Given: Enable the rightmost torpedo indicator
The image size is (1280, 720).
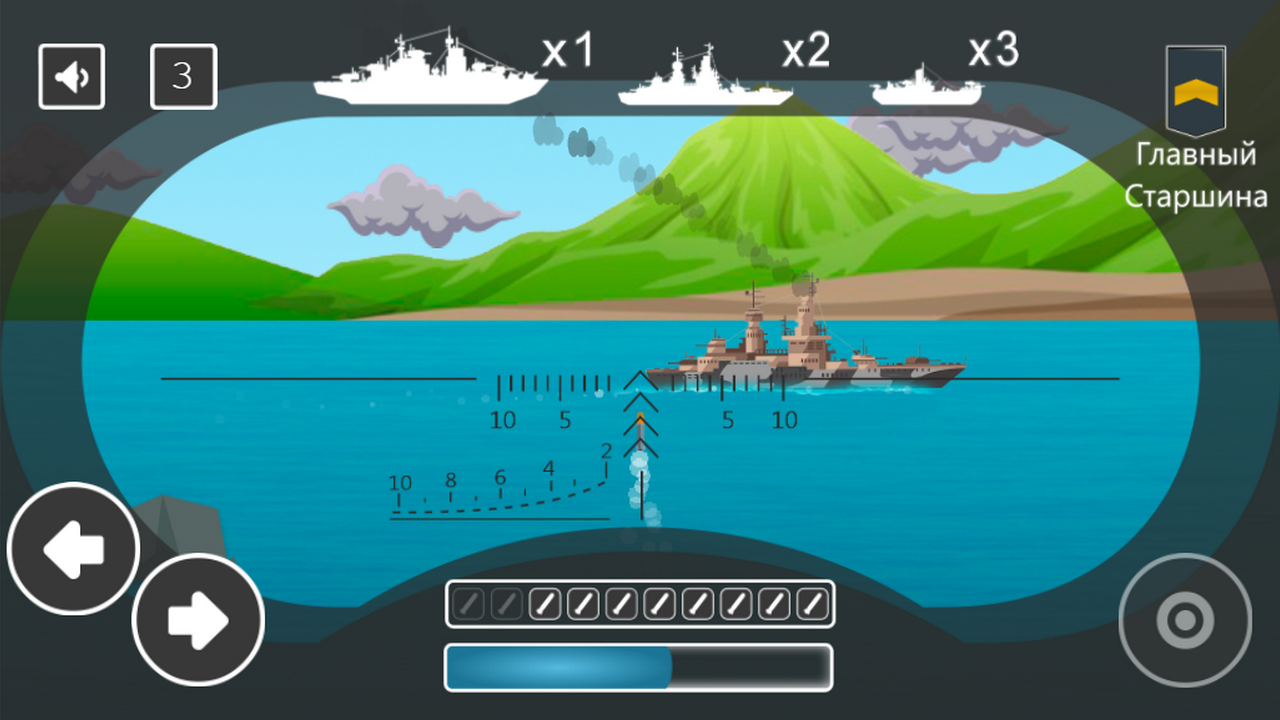Looking at the screenshot, I should click(811, 603).
